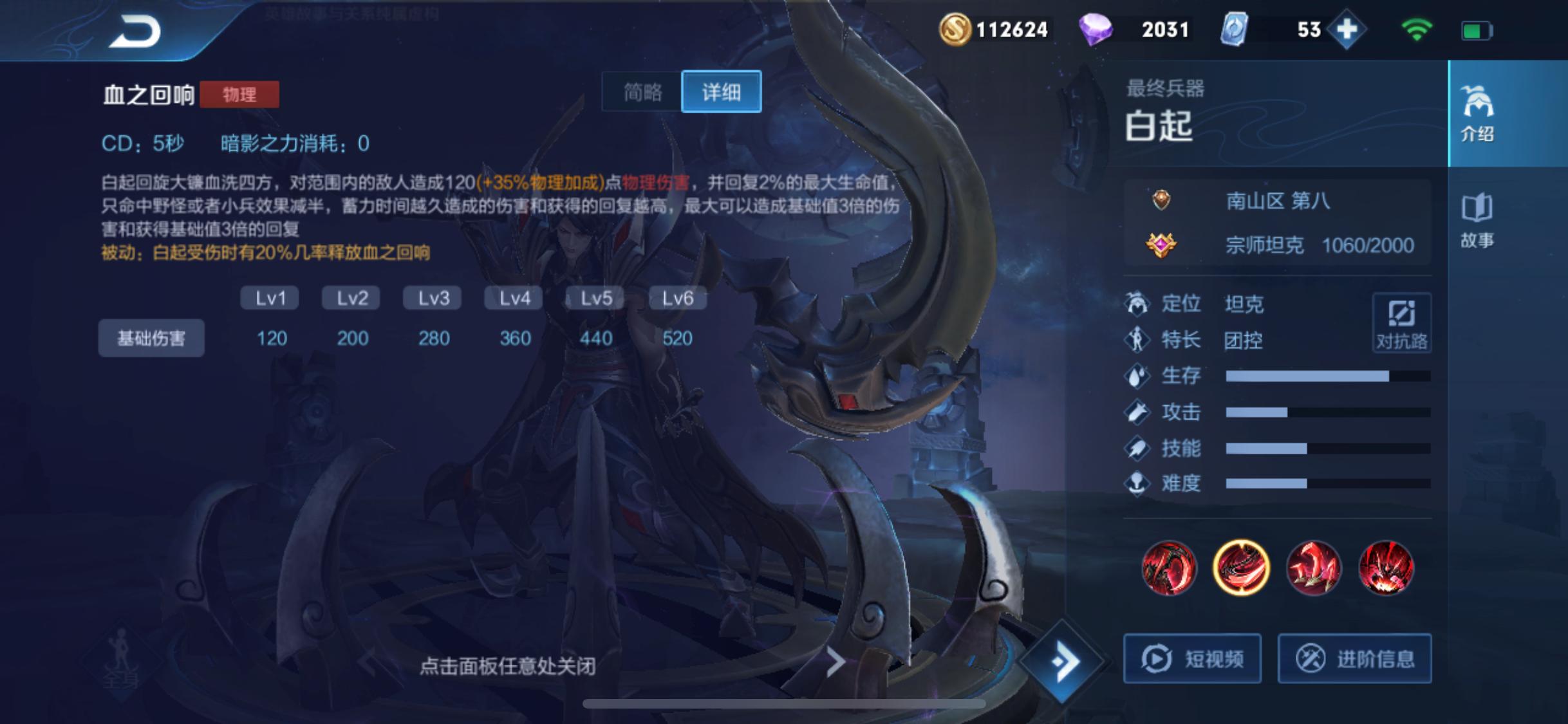Select the Lv3 skill level

[x=432, y=297]
